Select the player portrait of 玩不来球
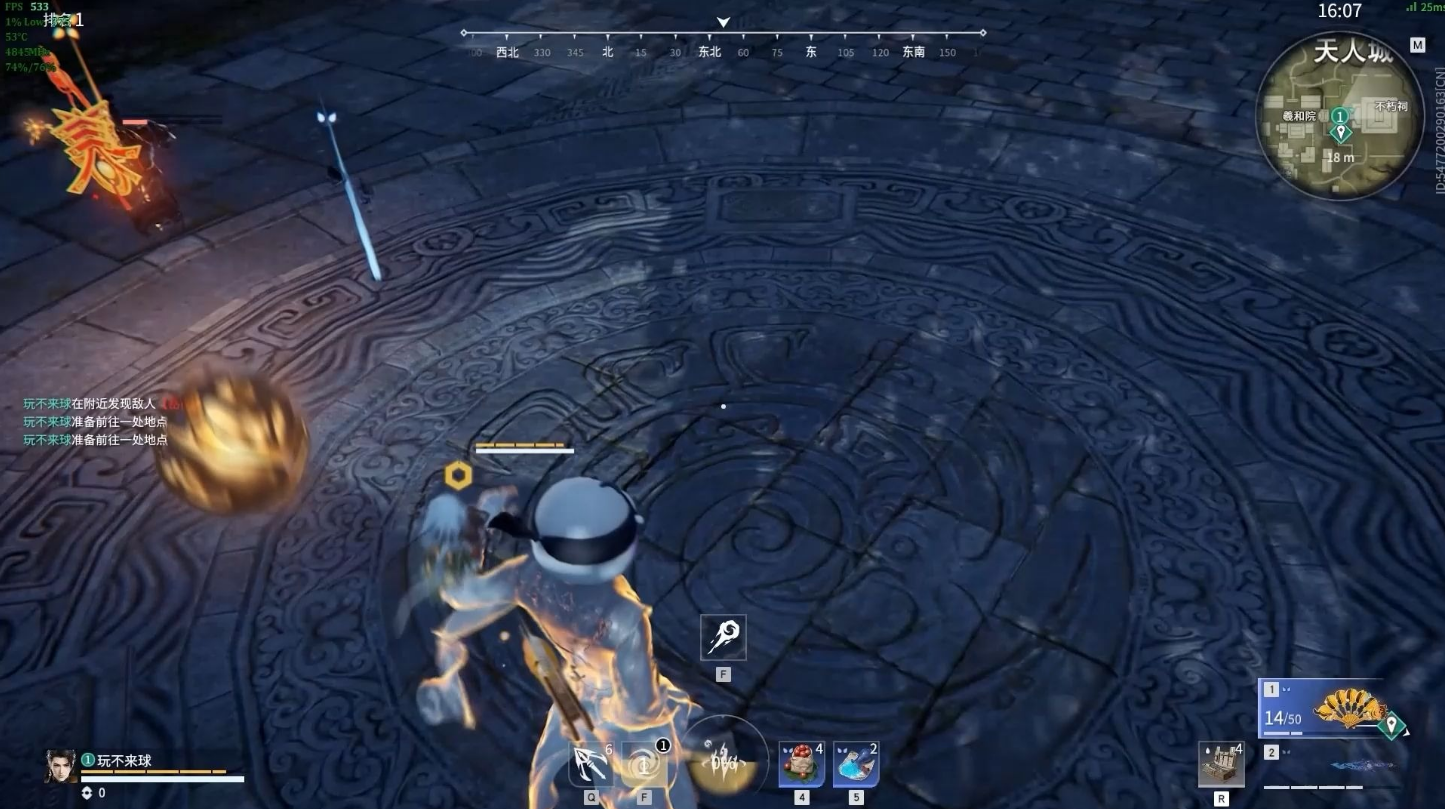Viewport: 1445px width, 809px height. pos(60,767)
